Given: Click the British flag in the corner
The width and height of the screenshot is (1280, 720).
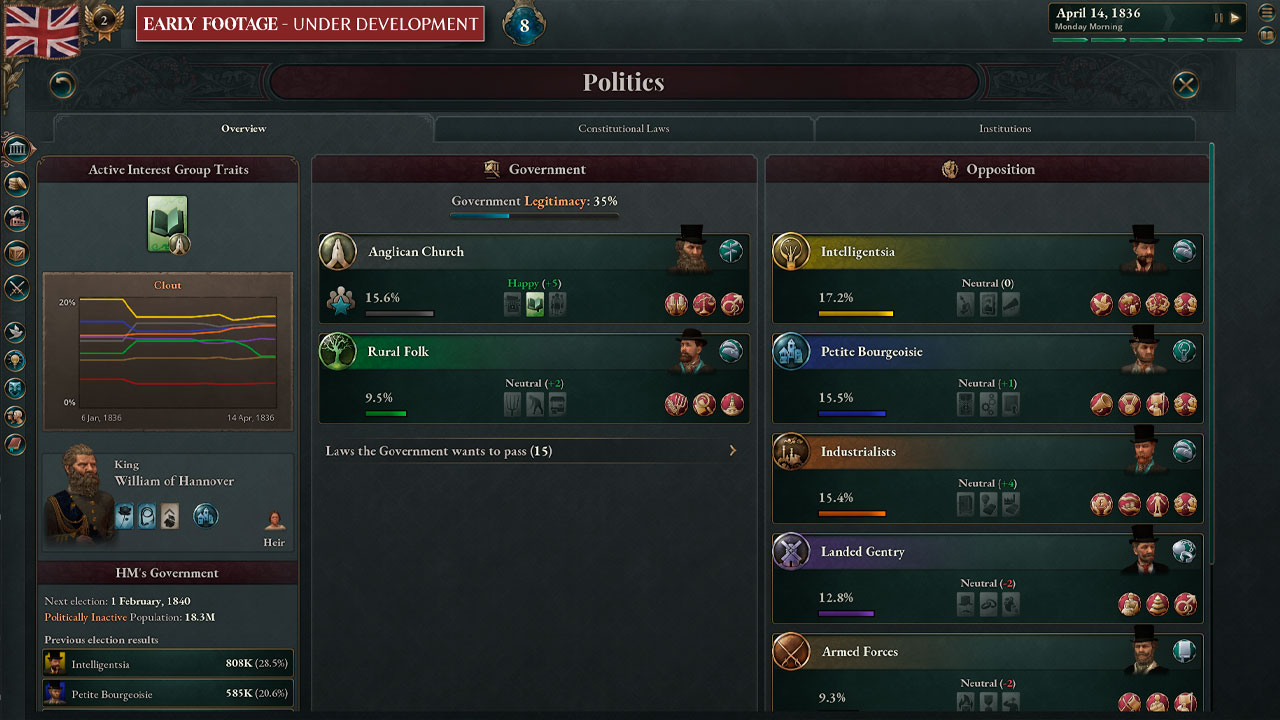Looking at the screenshot, I should point(42,30).
